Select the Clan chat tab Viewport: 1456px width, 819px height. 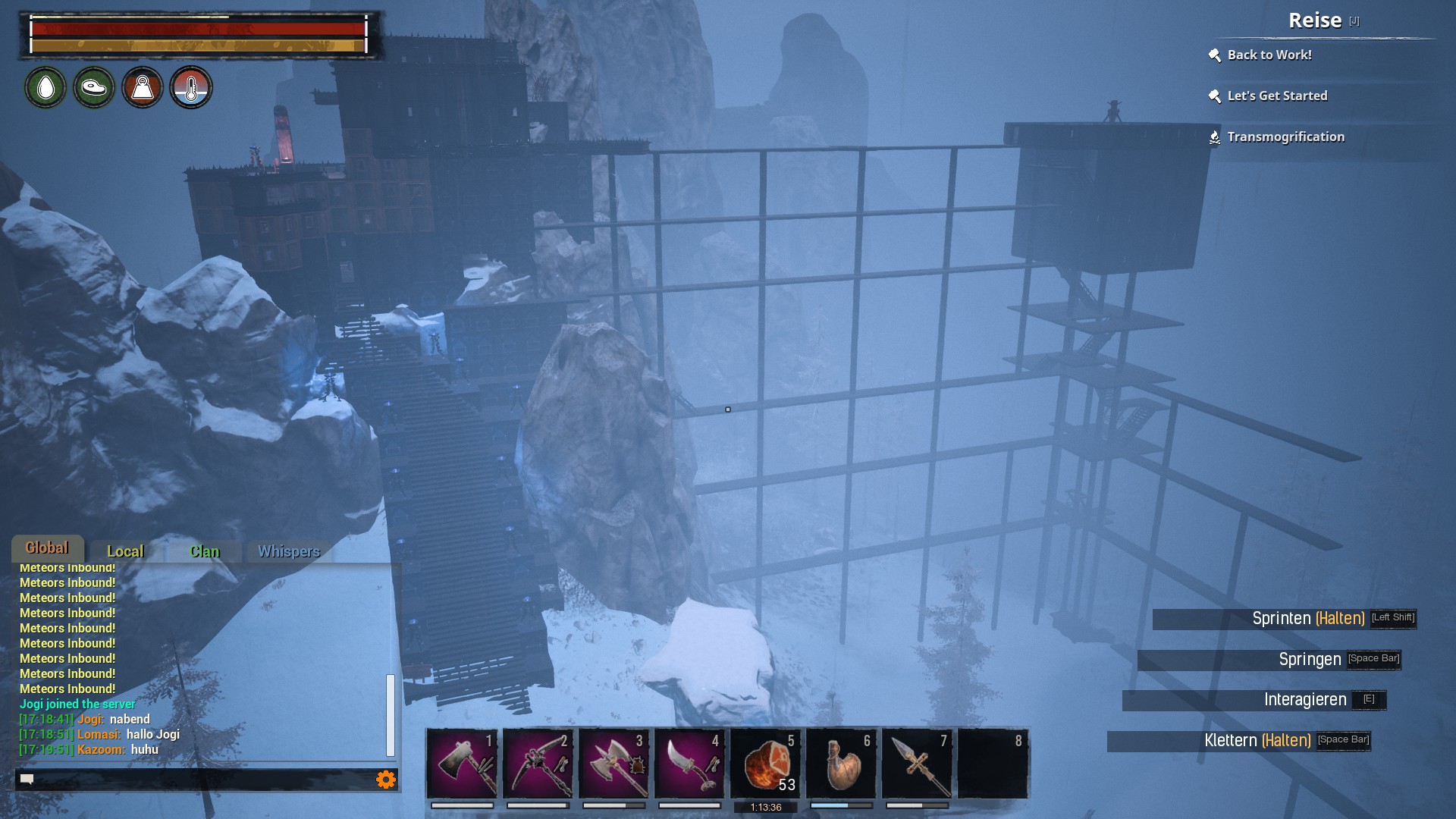coord(204,551)
